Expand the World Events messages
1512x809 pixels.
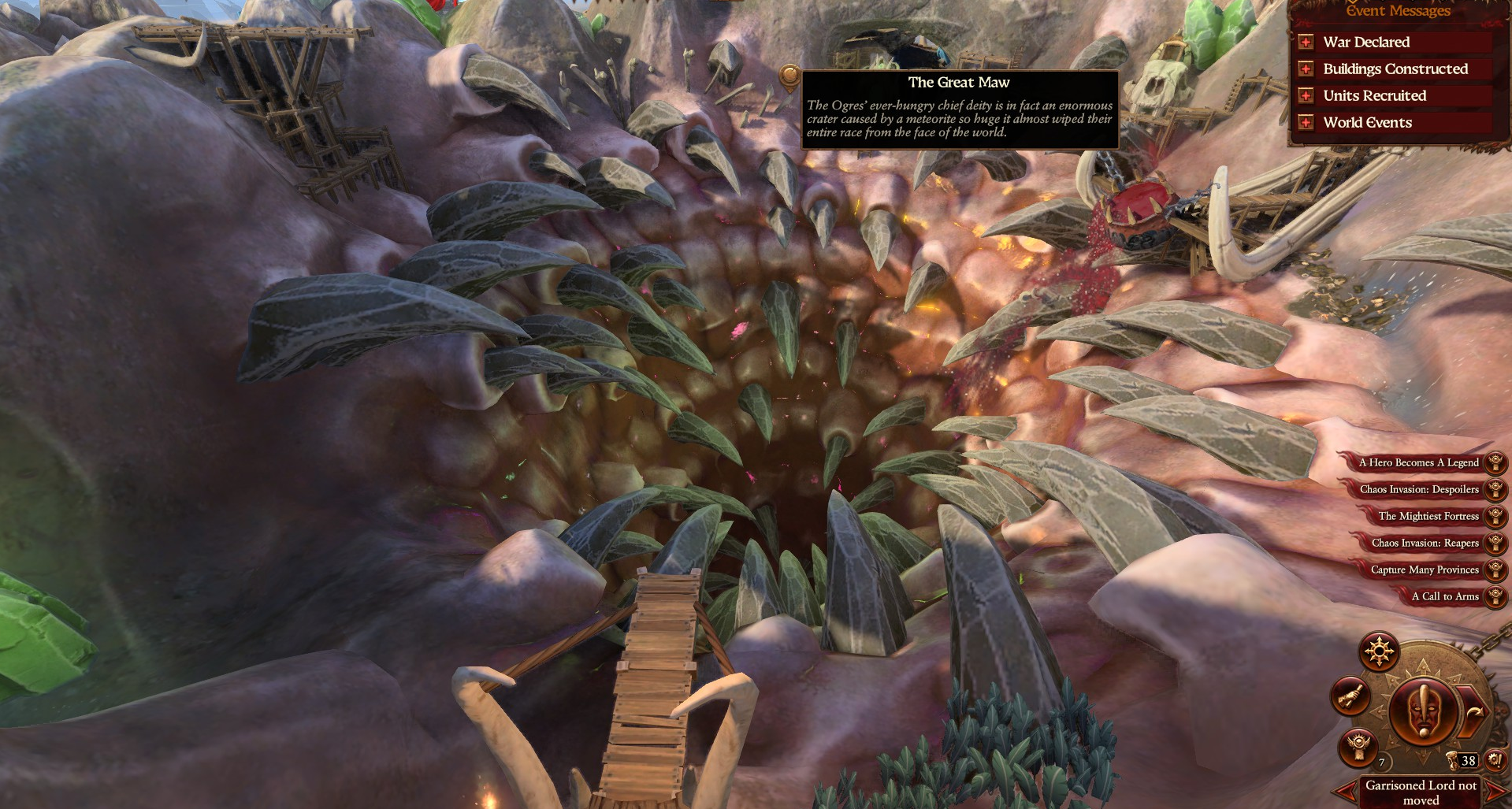1306,123
